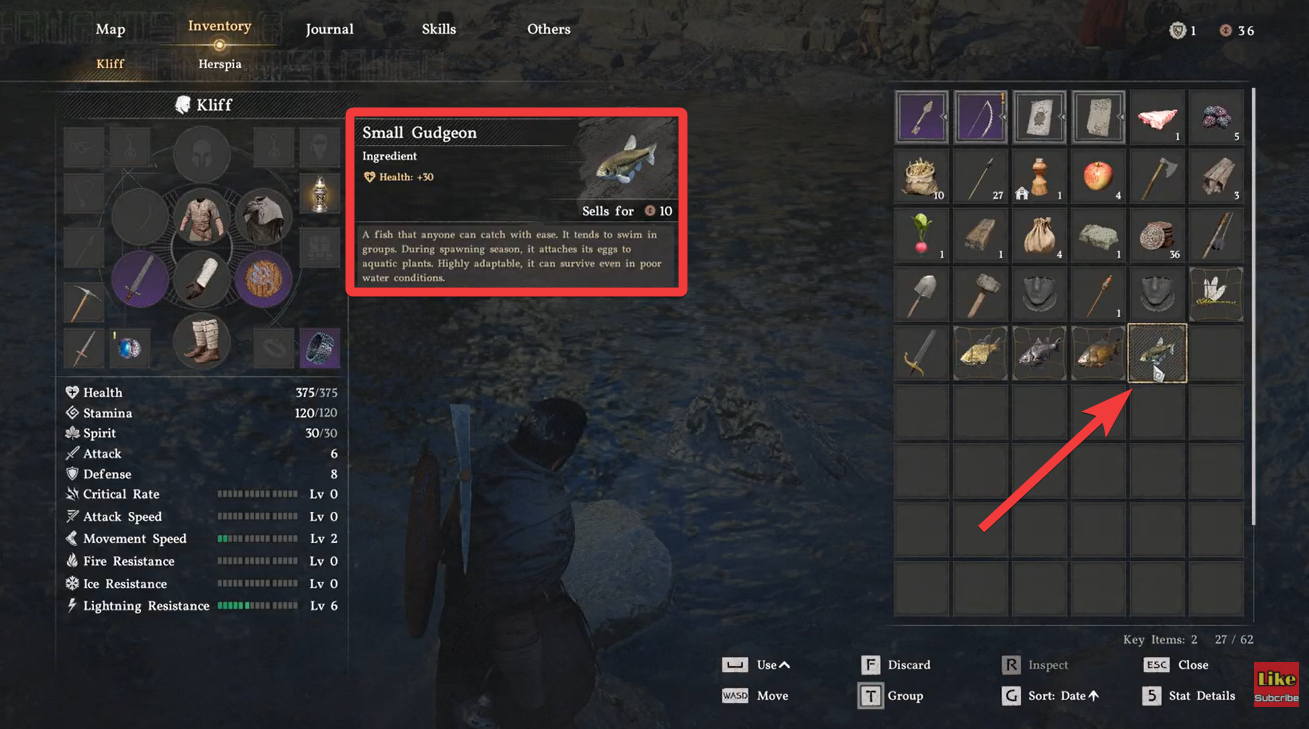Select the raw meat slab slot
Viewport: 1309px width, 729px height.
click(x=1157, y=118)
